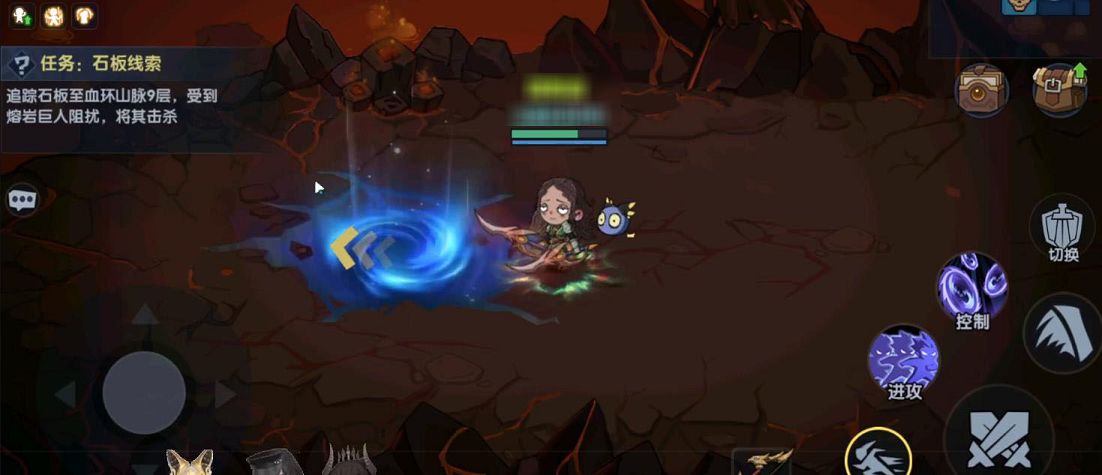
Task: Open the chat speech bubble
Action: 22,200
